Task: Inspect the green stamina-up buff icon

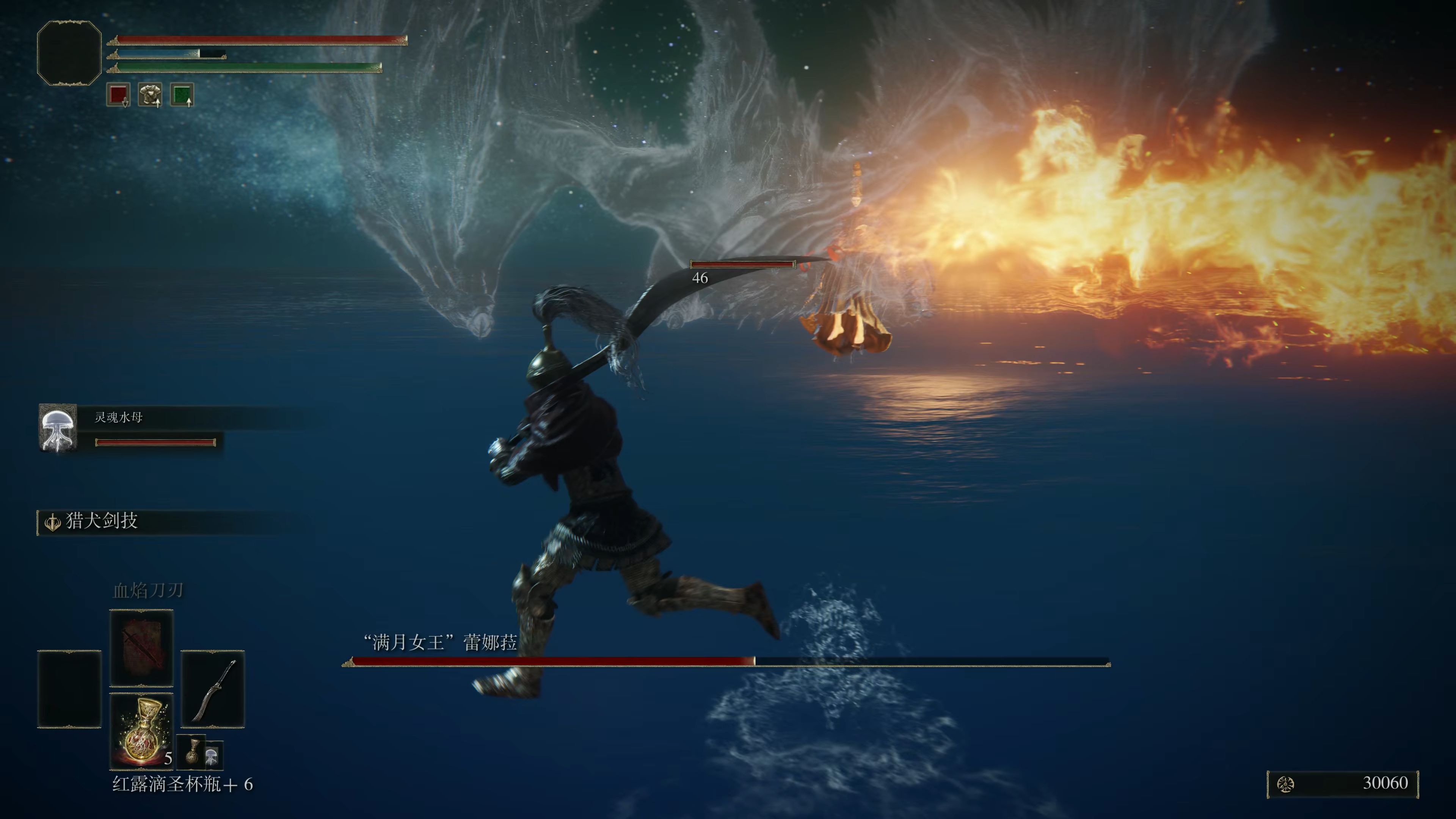Action: [182, 94]
